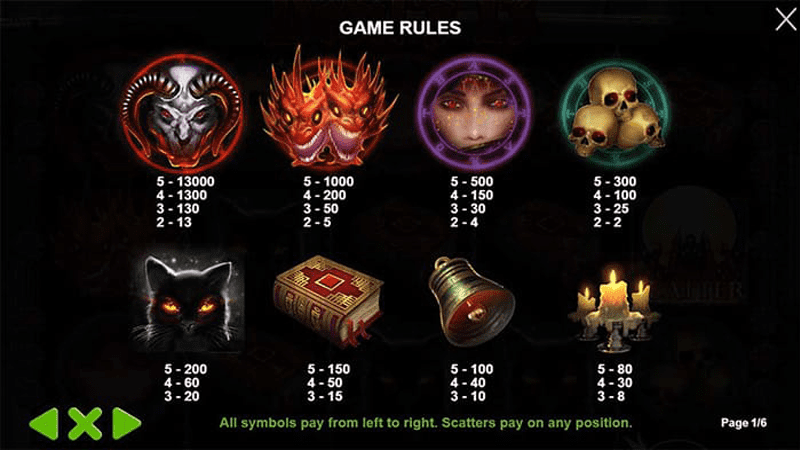
Task: Go to the previous rules page
Action: click(x=42, y=423)
